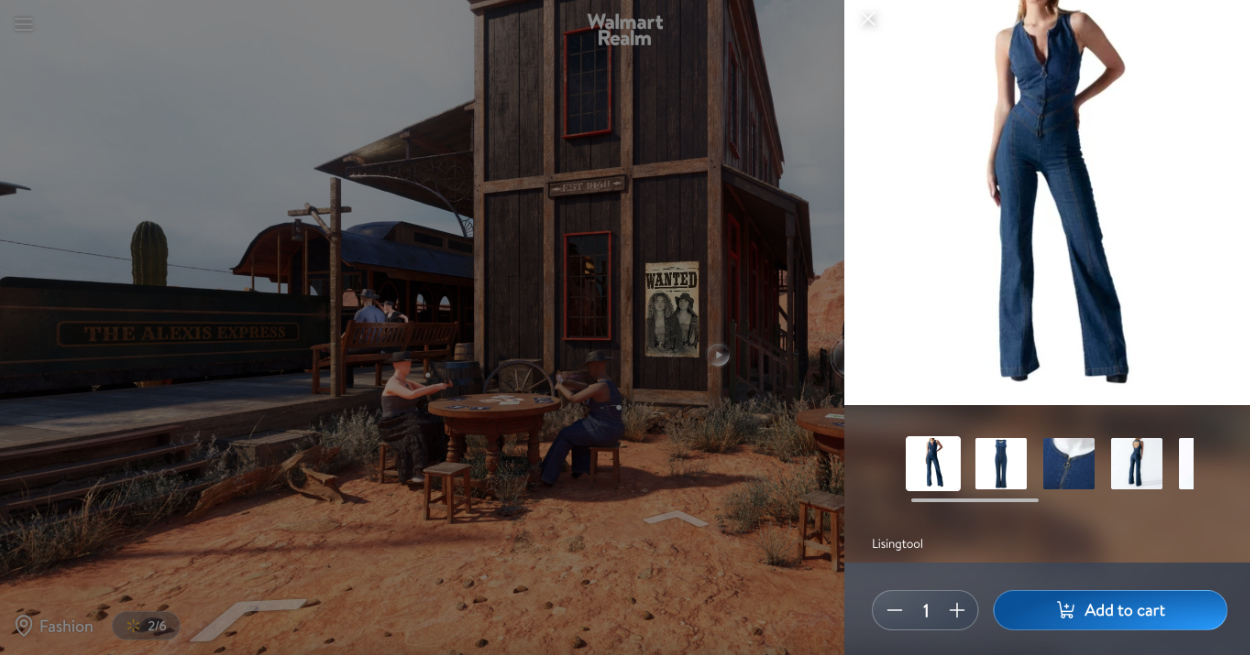Choose the front-view model thumbnail with hand on hip
This screenshot has height=655, width=1250.
point(933,464)
